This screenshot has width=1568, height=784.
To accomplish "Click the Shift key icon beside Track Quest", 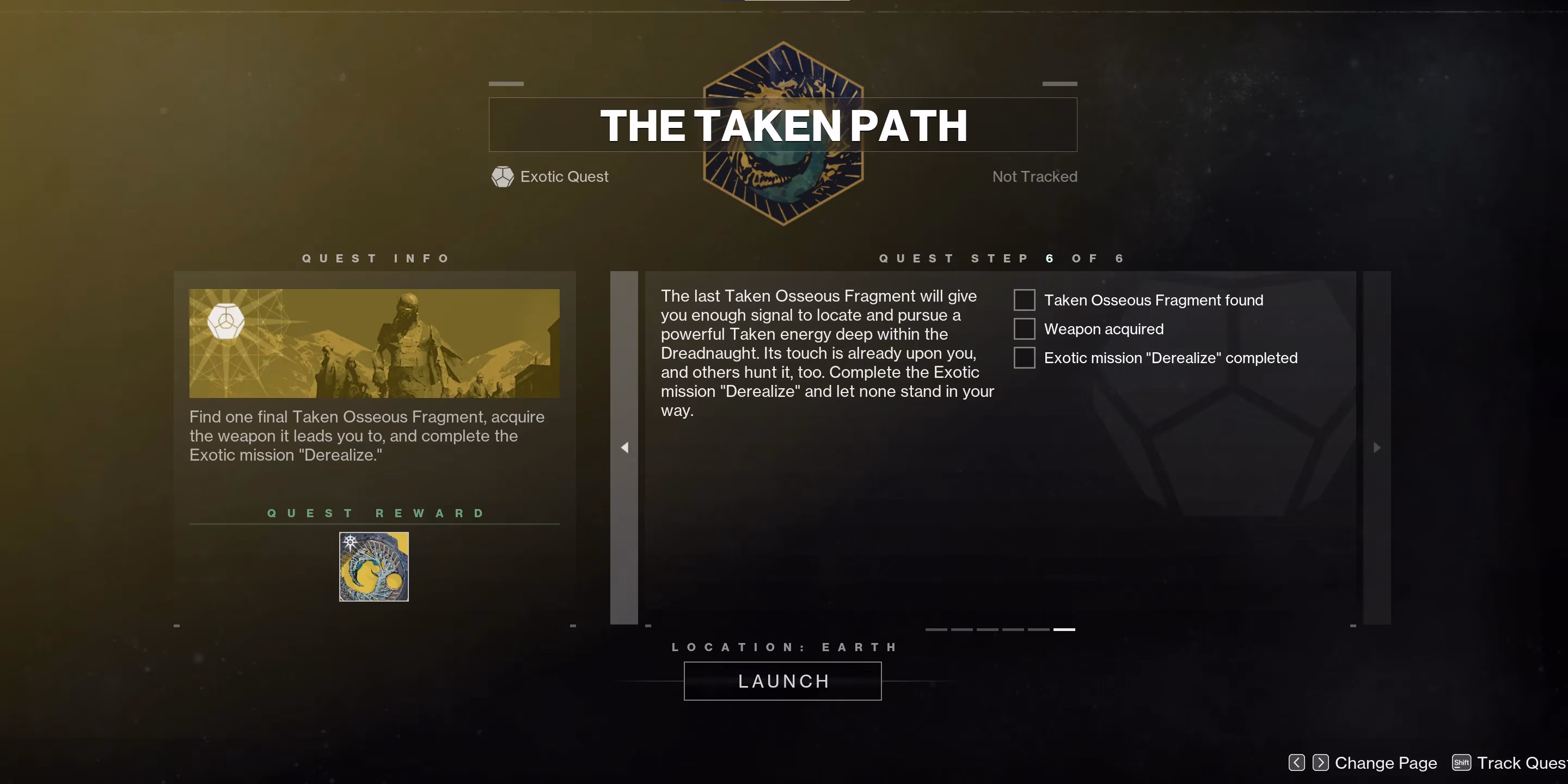I will coord(1461,762).
